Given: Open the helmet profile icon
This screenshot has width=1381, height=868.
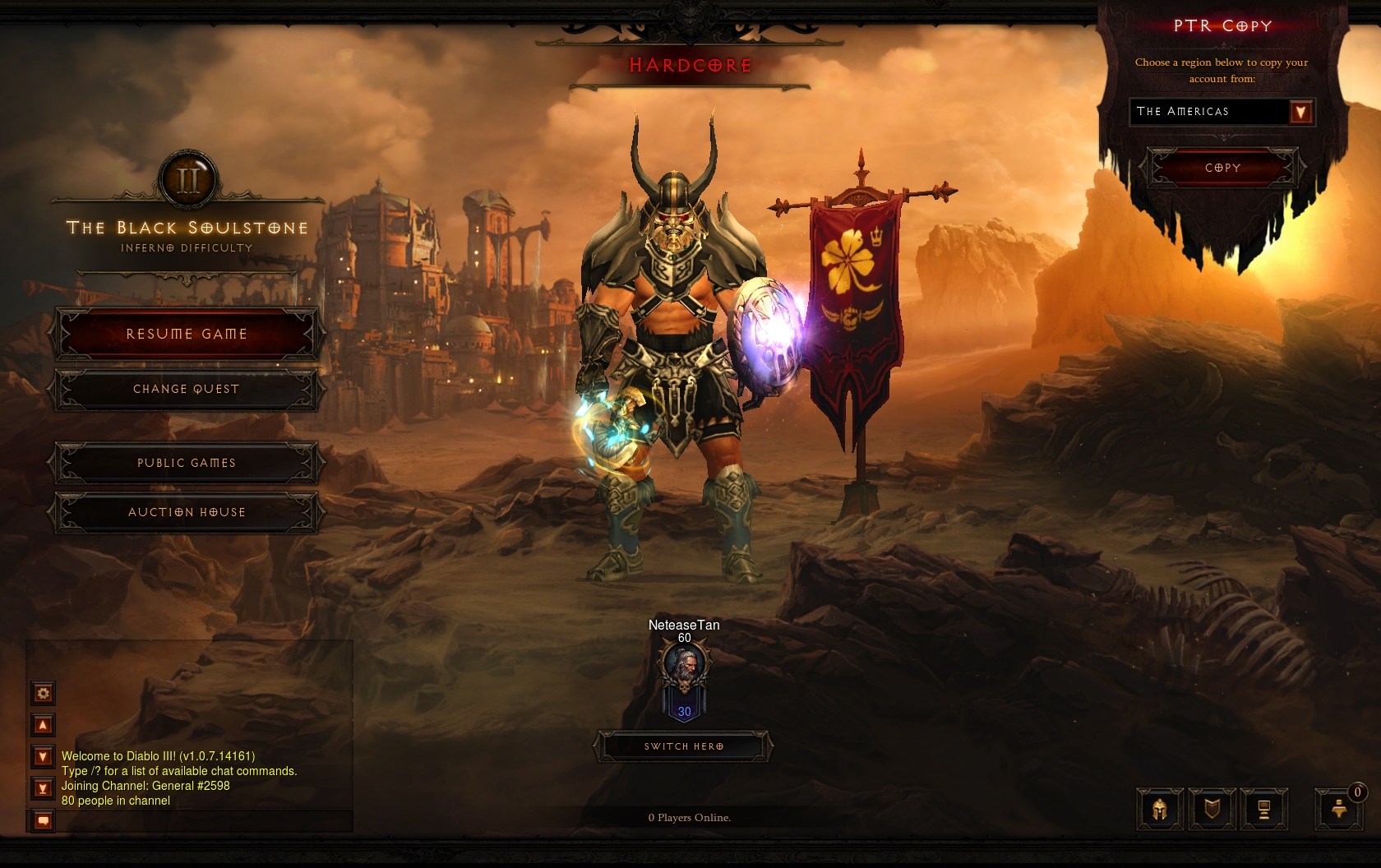Looking at the screenshot, I should coord(1160,810).
